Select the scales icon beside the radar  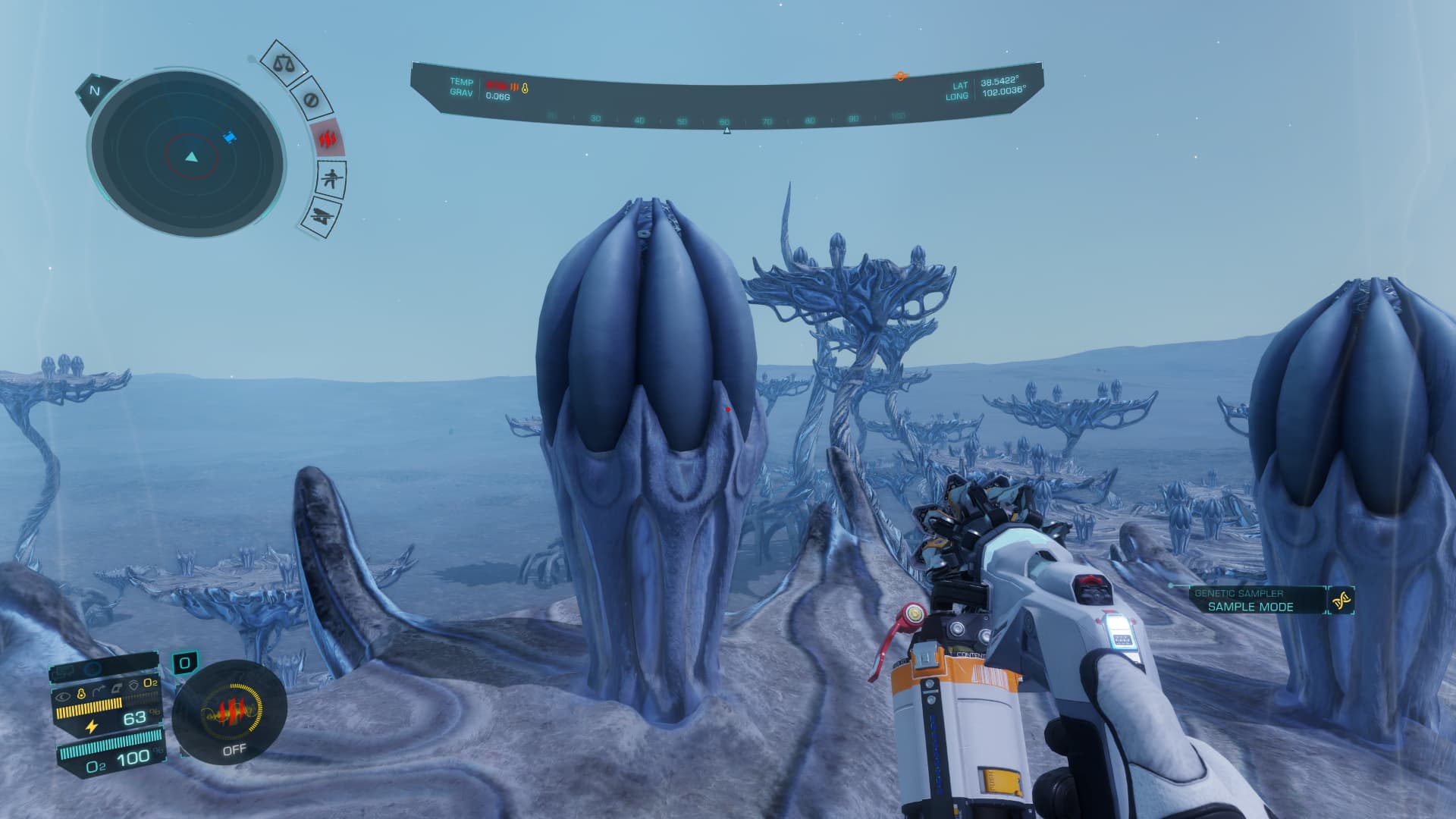pyautogui.click(x=284, y=62)
